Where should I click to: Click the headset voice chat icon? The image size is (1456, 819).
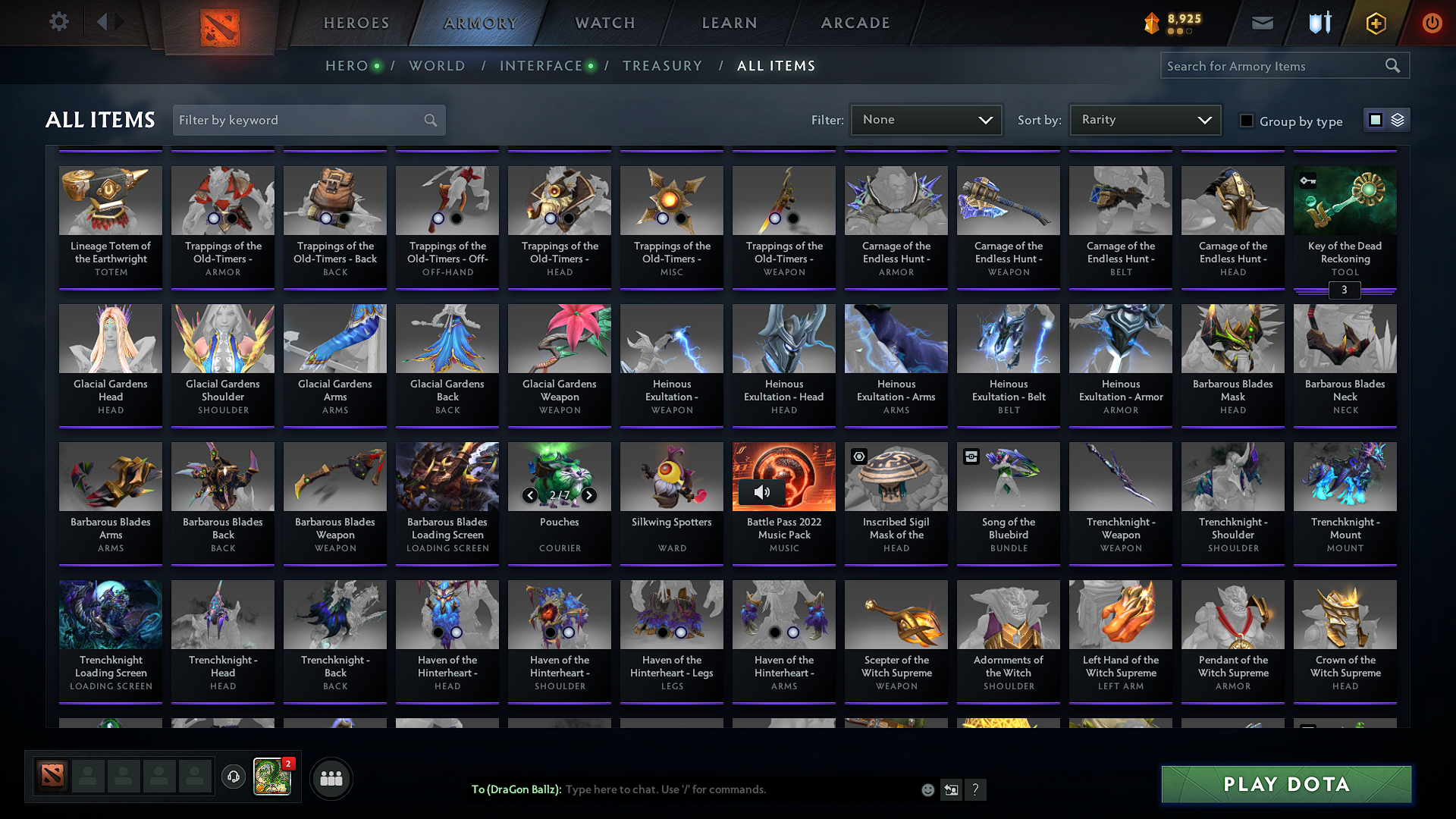[234, 777]
